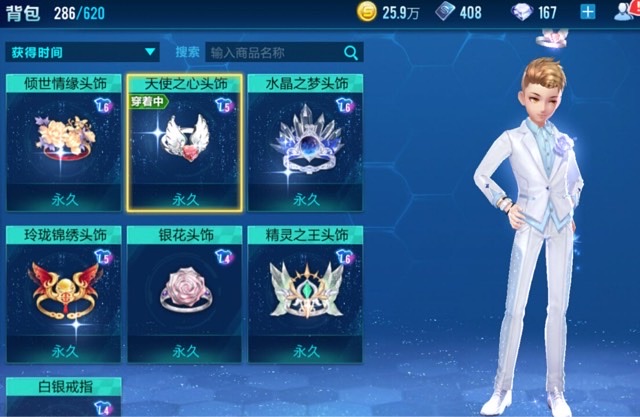Open the 获得时间 sort dropdown
Image resolution: width=640 pixels, height=417 pixels.
[x=83, y=52]
